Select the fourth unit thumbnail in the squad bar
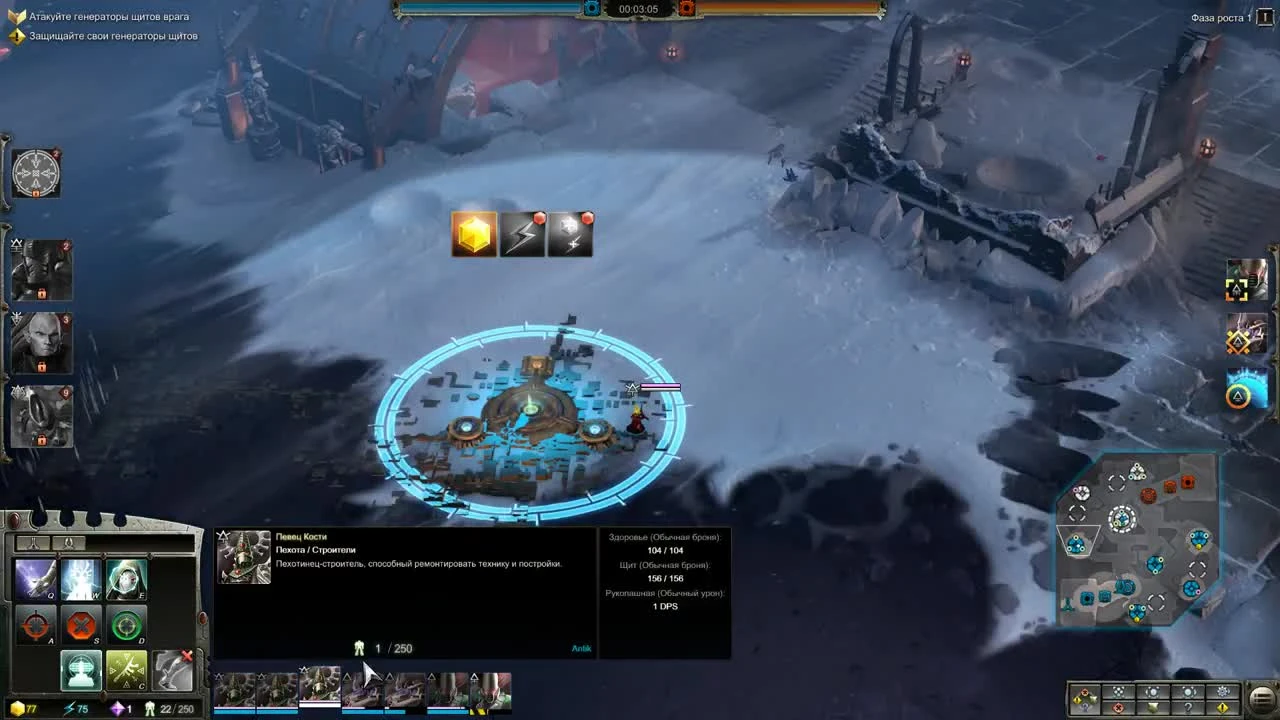Screen dimensions: 1280x720 click(362, 690)
